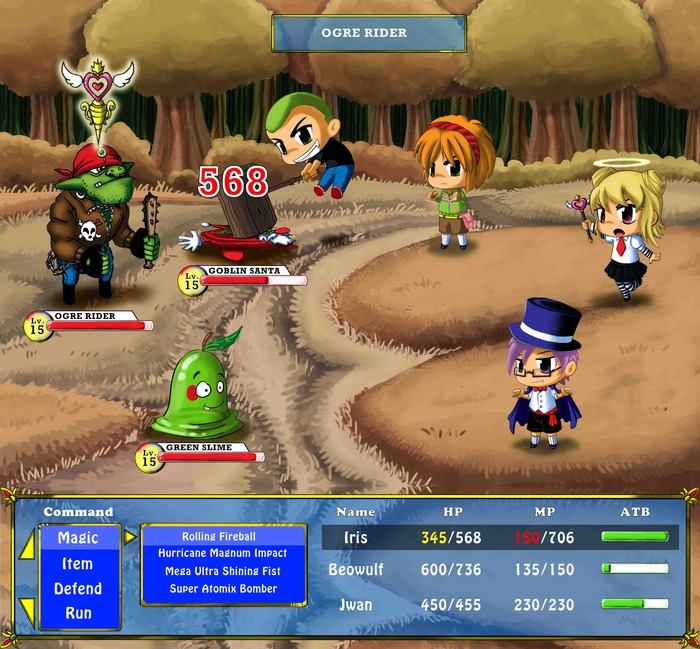Select Mega Ultra Shining Fist

tap(222, 572)
